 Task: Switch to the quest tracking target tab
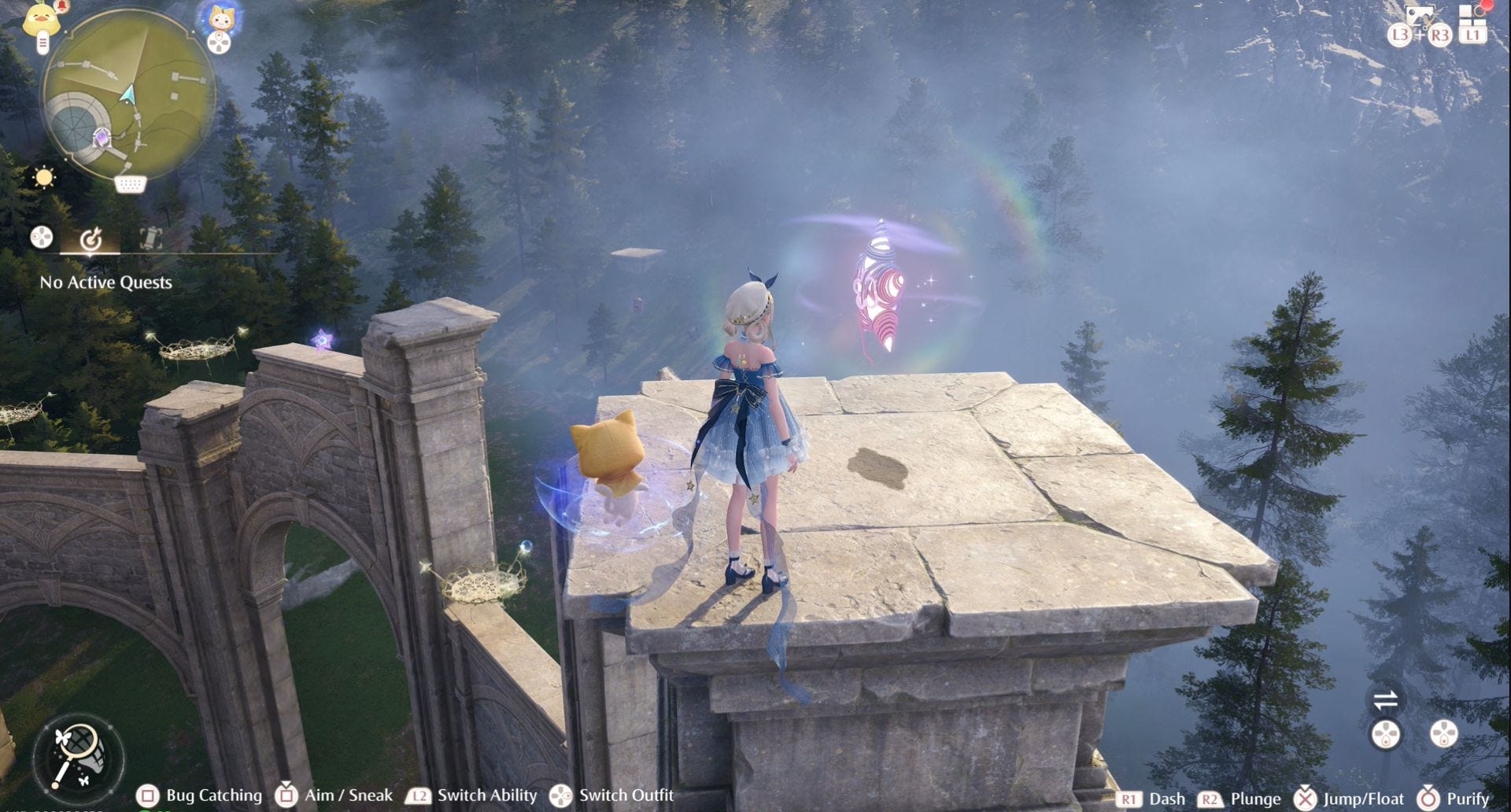click(x=91, y=238)
